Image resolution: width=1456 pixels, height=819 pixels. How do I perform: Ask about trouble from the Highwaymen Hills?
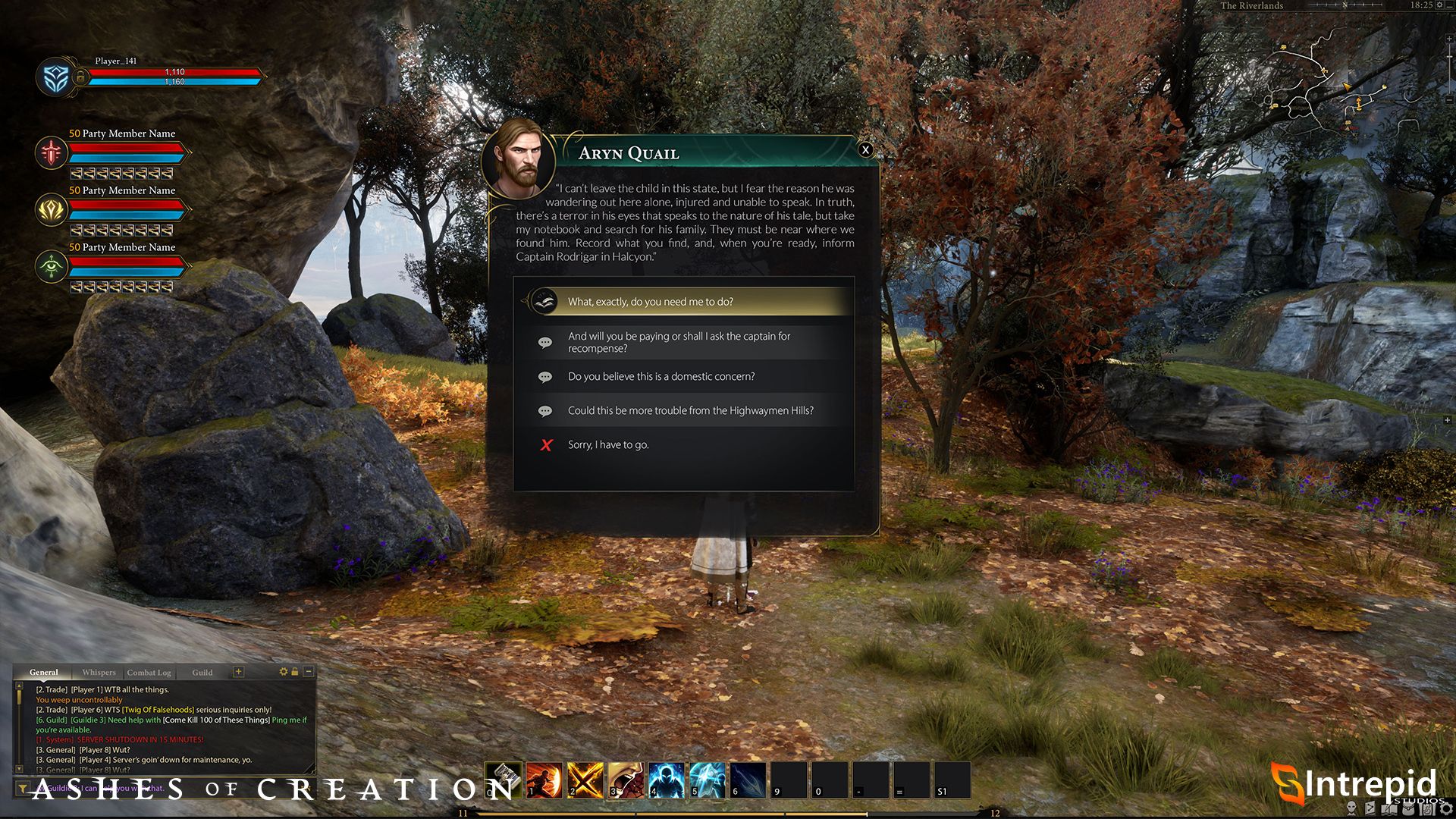coord(690,411)
